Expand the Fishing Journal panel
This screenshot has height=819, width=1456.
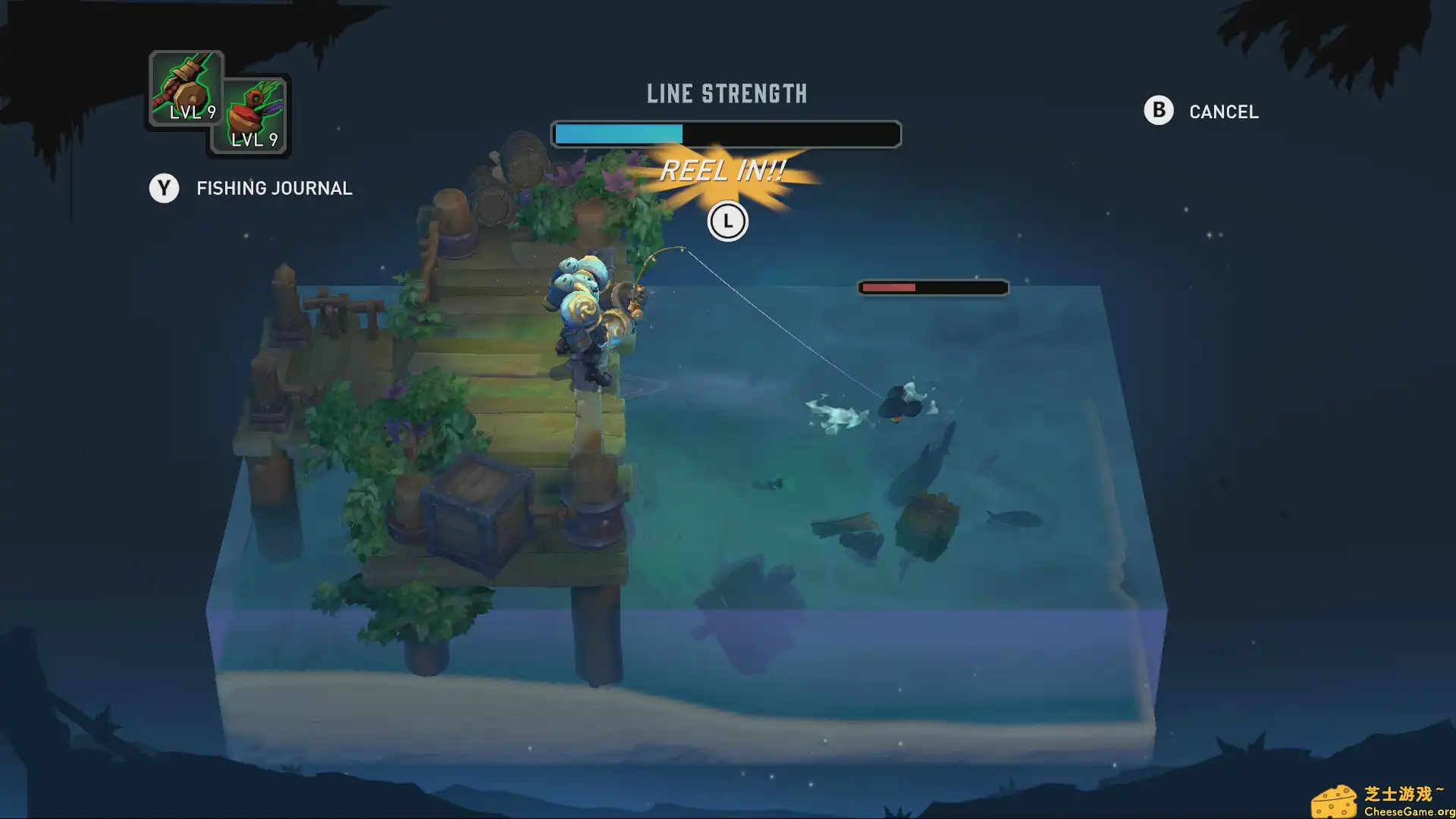tap(274, 188)
